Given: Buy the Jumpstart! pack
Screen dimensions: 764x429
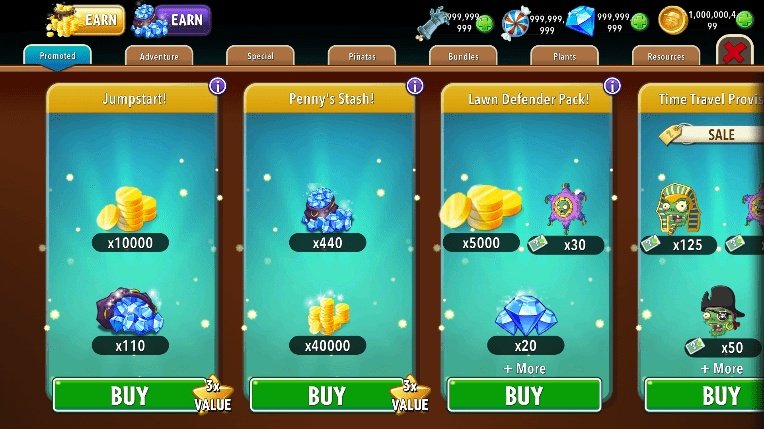Looking at the screenshot, I should tap(130, 395).
